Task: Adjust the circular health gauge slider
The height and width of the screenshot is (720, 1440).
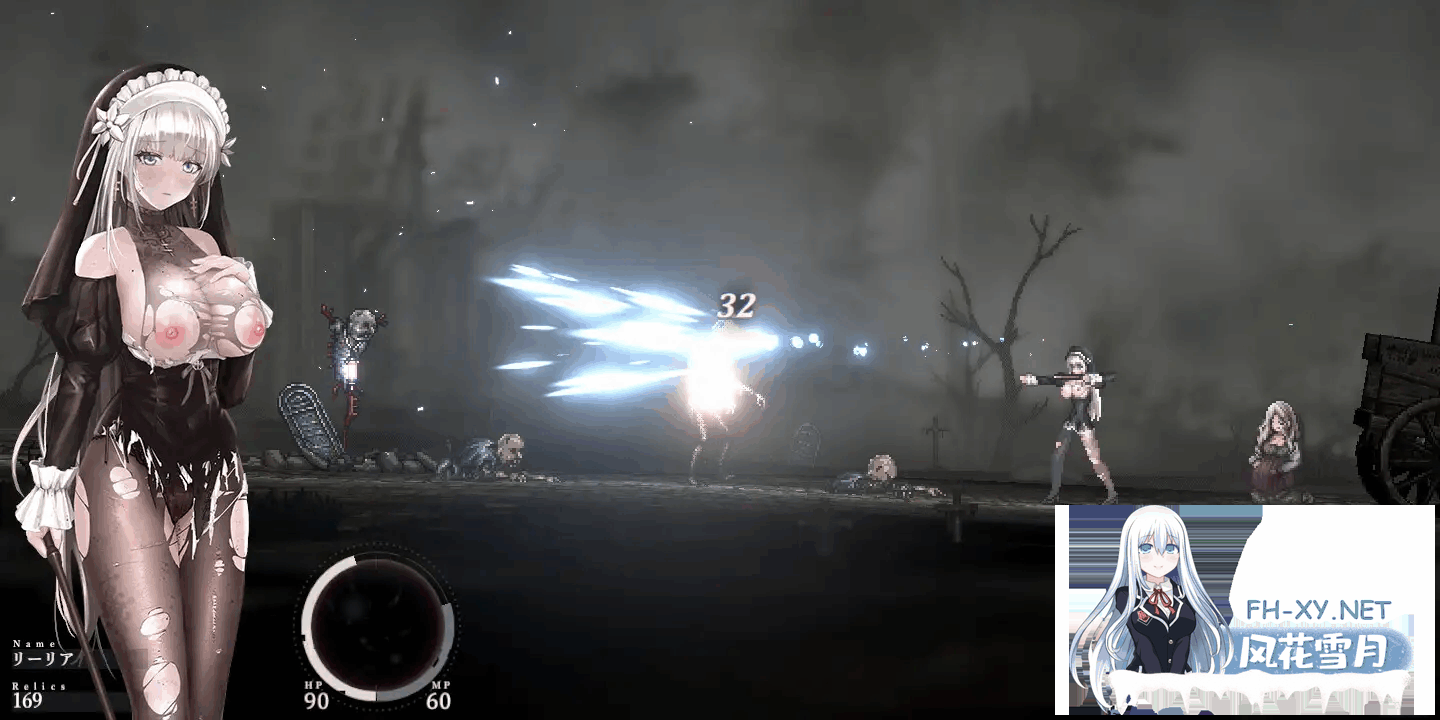Action: 380,625
